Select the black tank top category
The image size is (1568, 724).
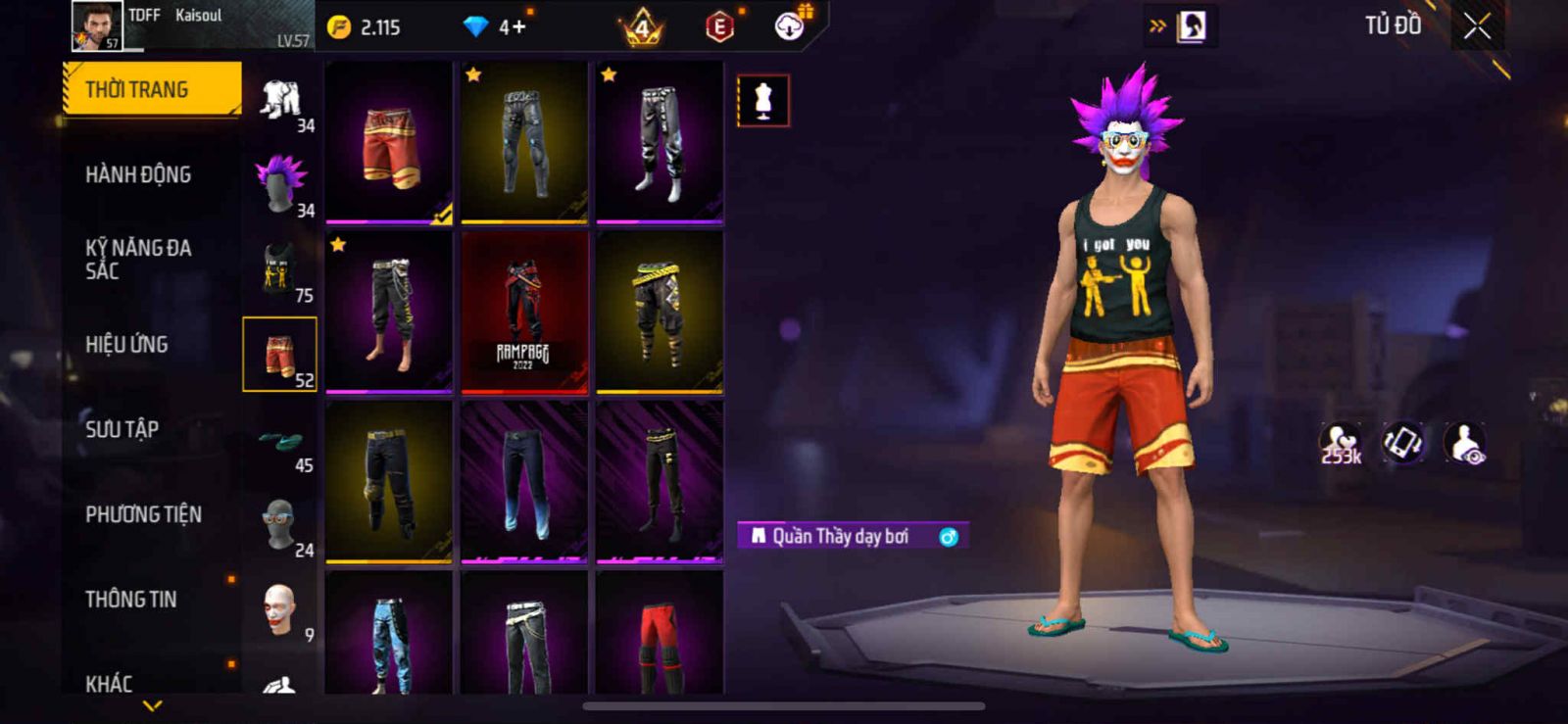tap(280, 269)
